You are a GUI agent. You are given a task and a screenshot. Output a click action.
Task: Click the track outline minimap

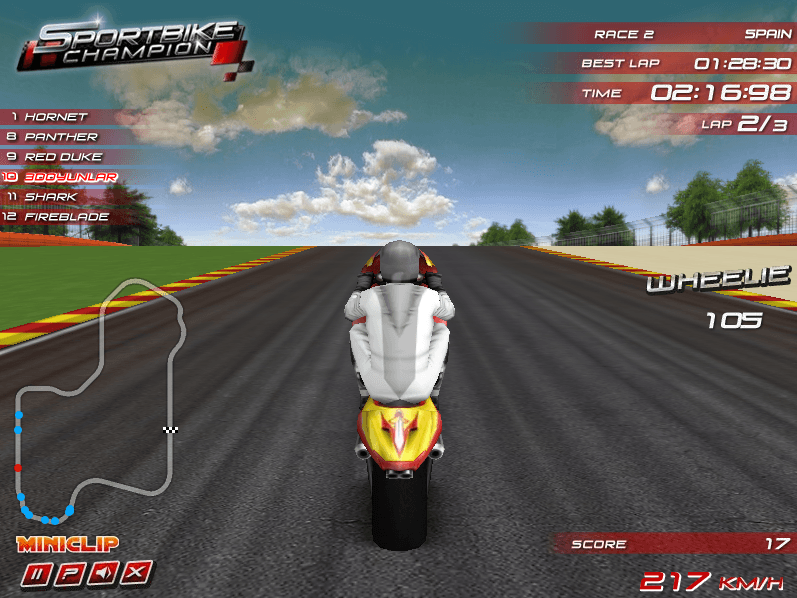point(100,400)
